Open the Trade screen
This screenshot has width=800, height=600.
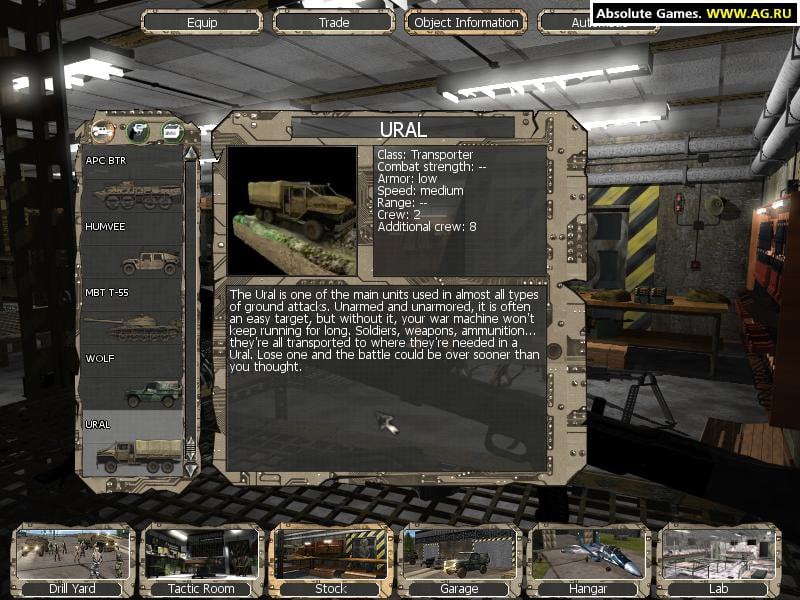pos(334,22)
